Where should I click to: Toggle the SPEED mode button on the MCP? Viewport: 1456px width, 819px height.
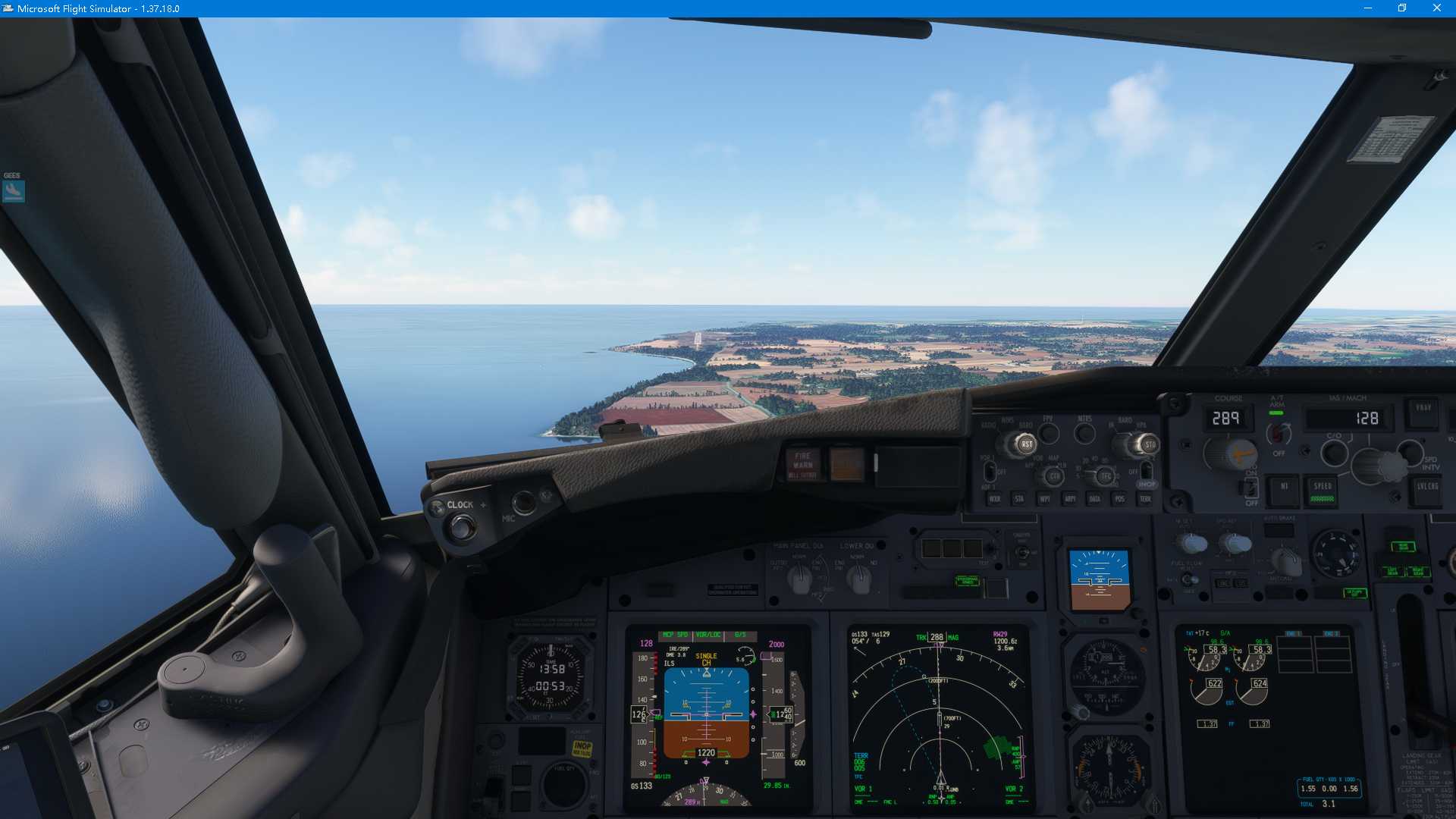click(1323, 490)
